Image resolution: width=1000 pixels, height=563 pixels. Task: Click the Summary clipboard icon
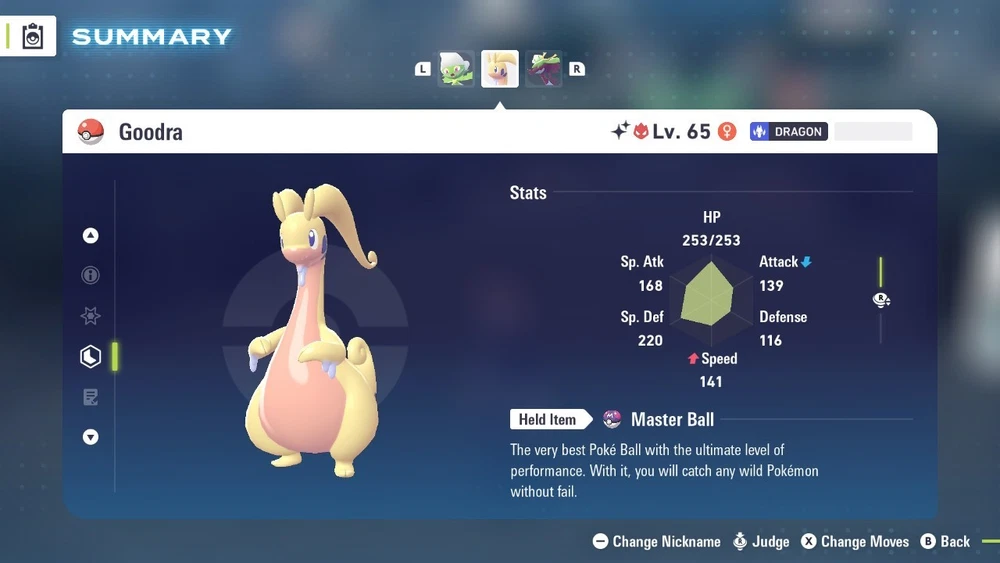click(34, 36)
